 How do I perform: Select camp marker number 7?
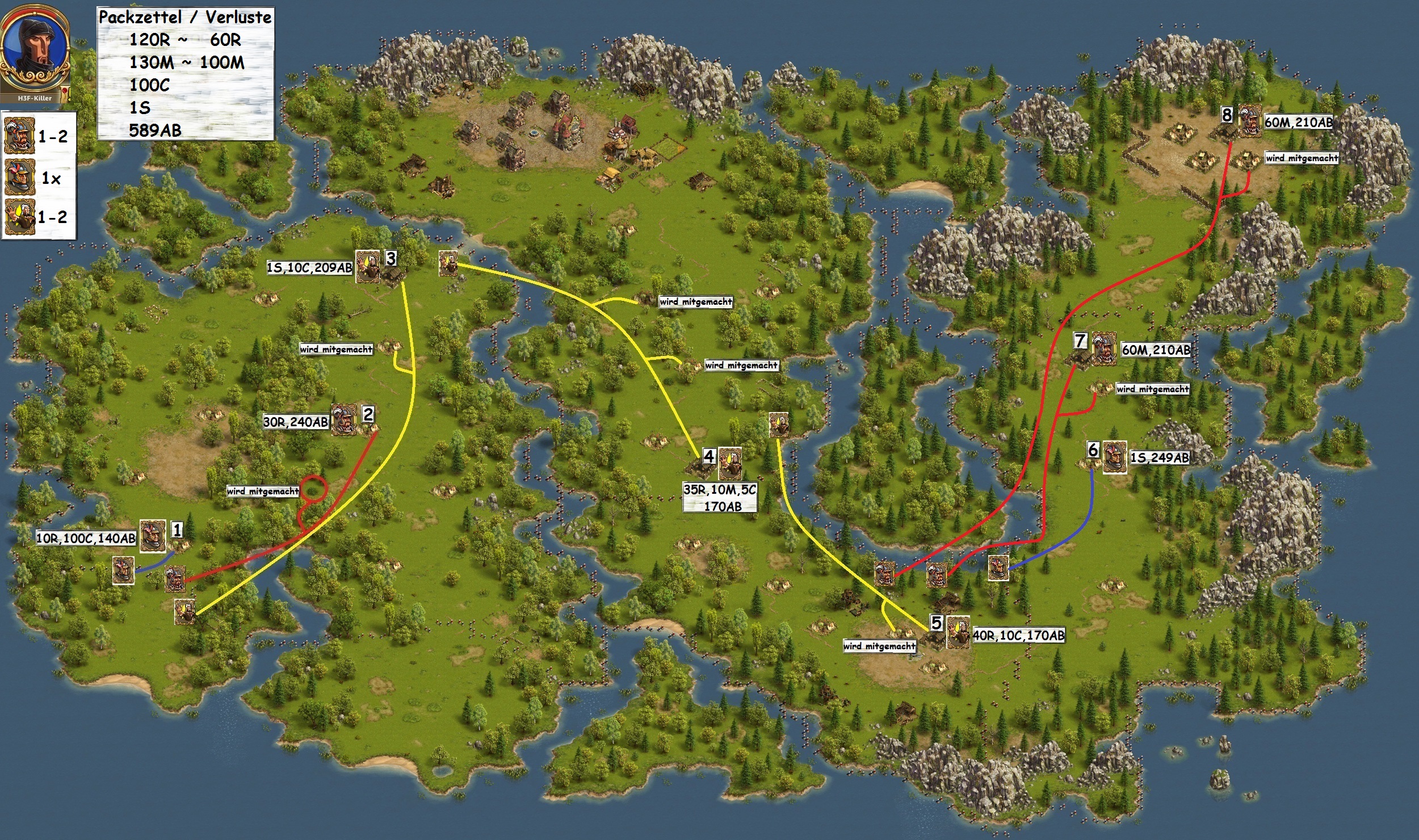[x=1080, y=341]
